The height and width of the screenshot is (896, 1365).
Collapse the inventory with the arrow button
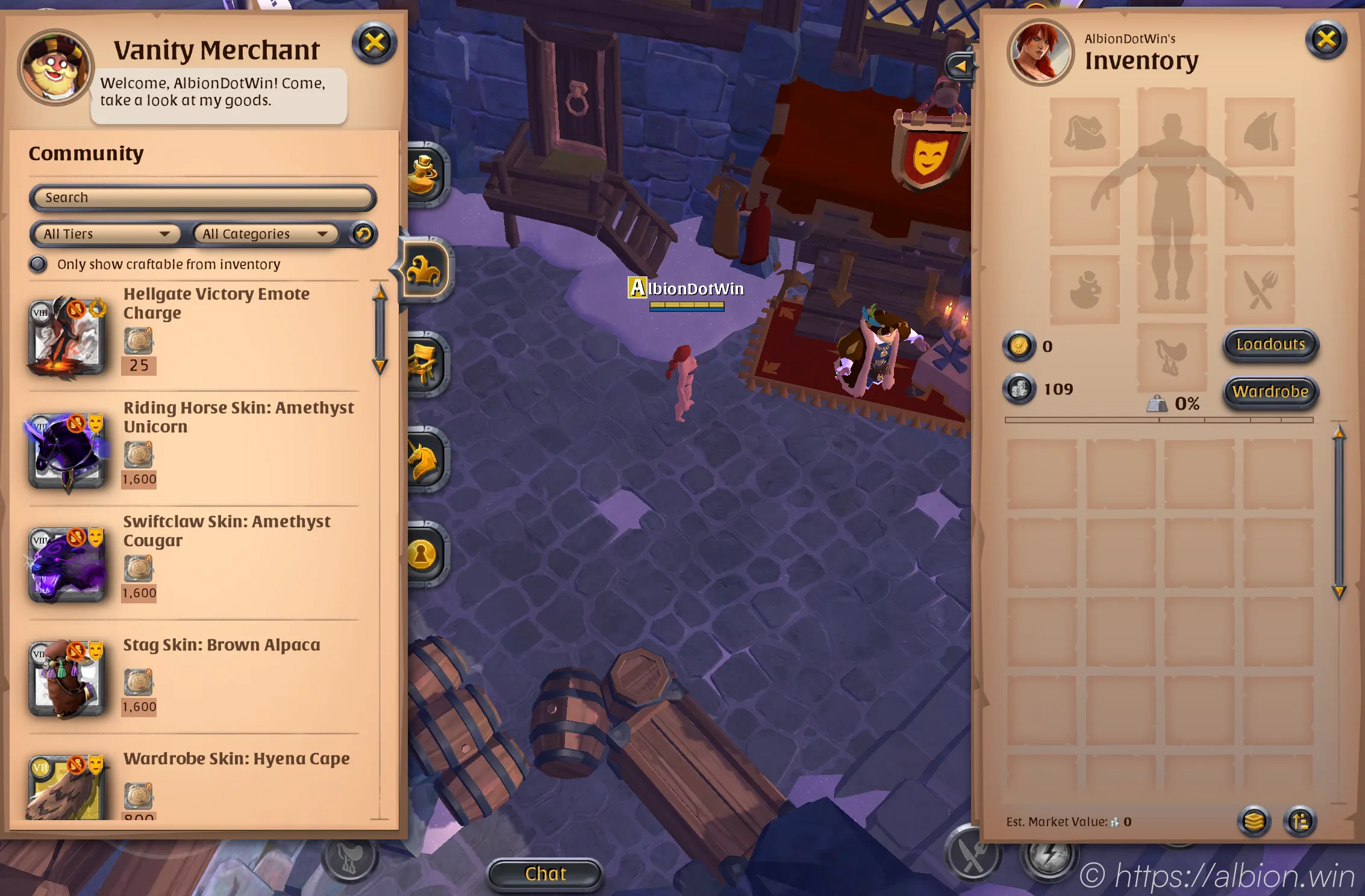(960, 66)
